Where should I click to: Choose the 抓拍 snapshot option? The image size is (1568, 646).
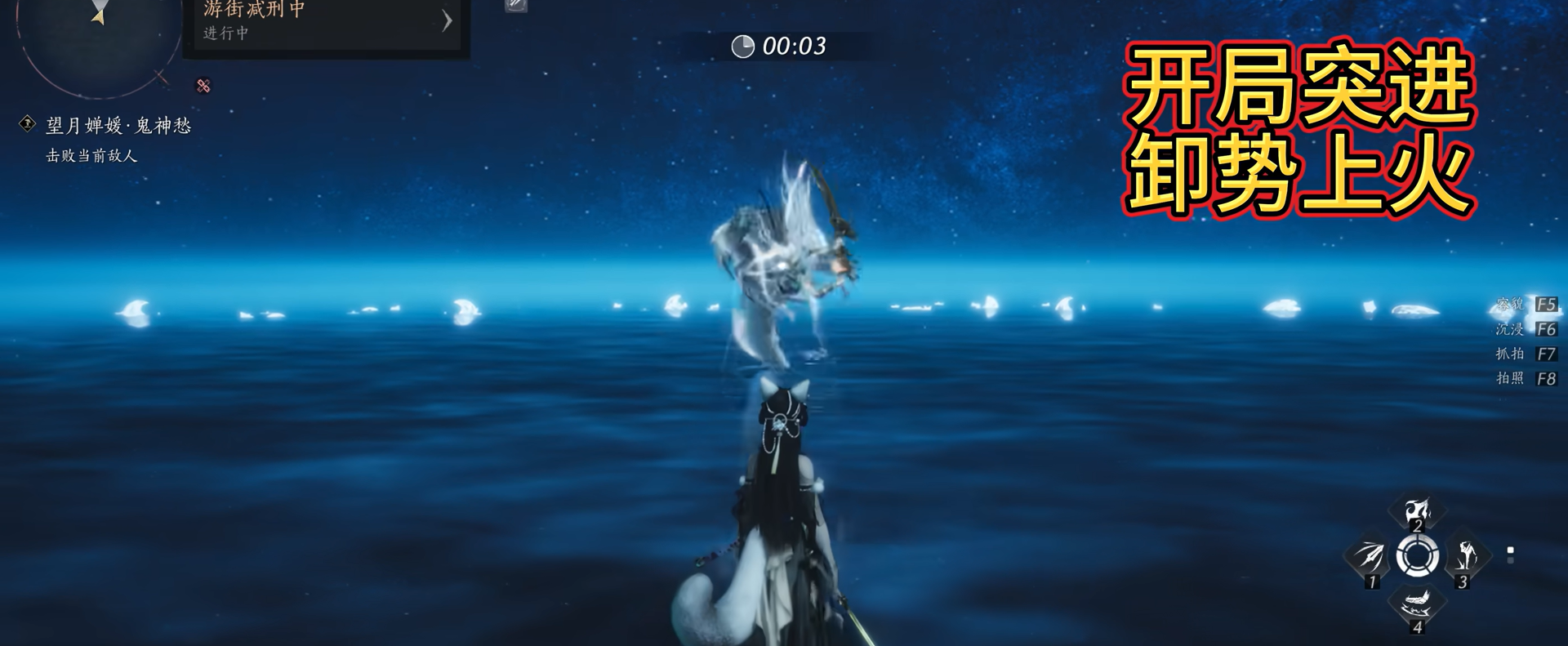point(1526,354)
